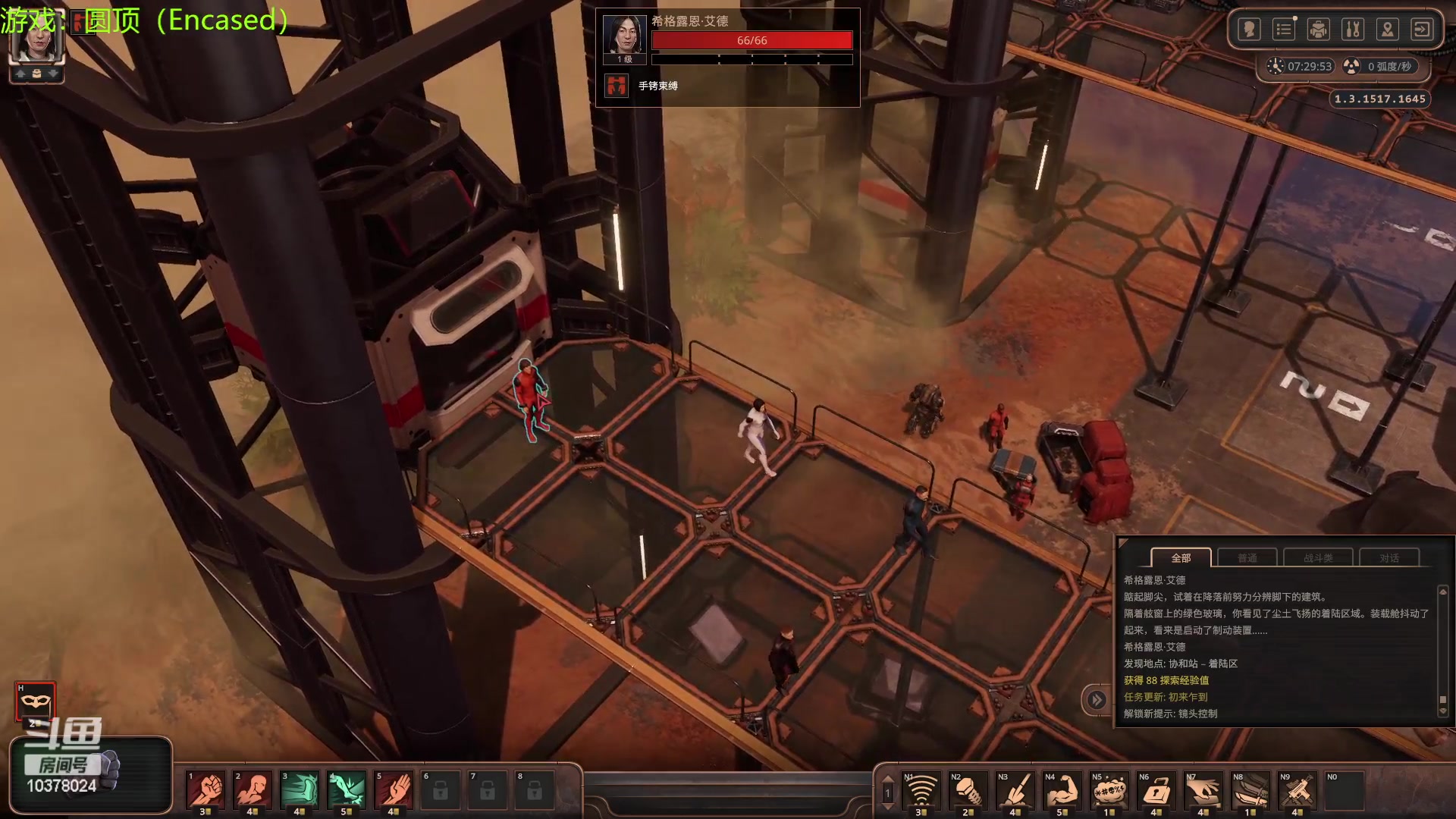Show the 对话 log tab
Screen dimensions: 1456x819
coord(1389,558)
